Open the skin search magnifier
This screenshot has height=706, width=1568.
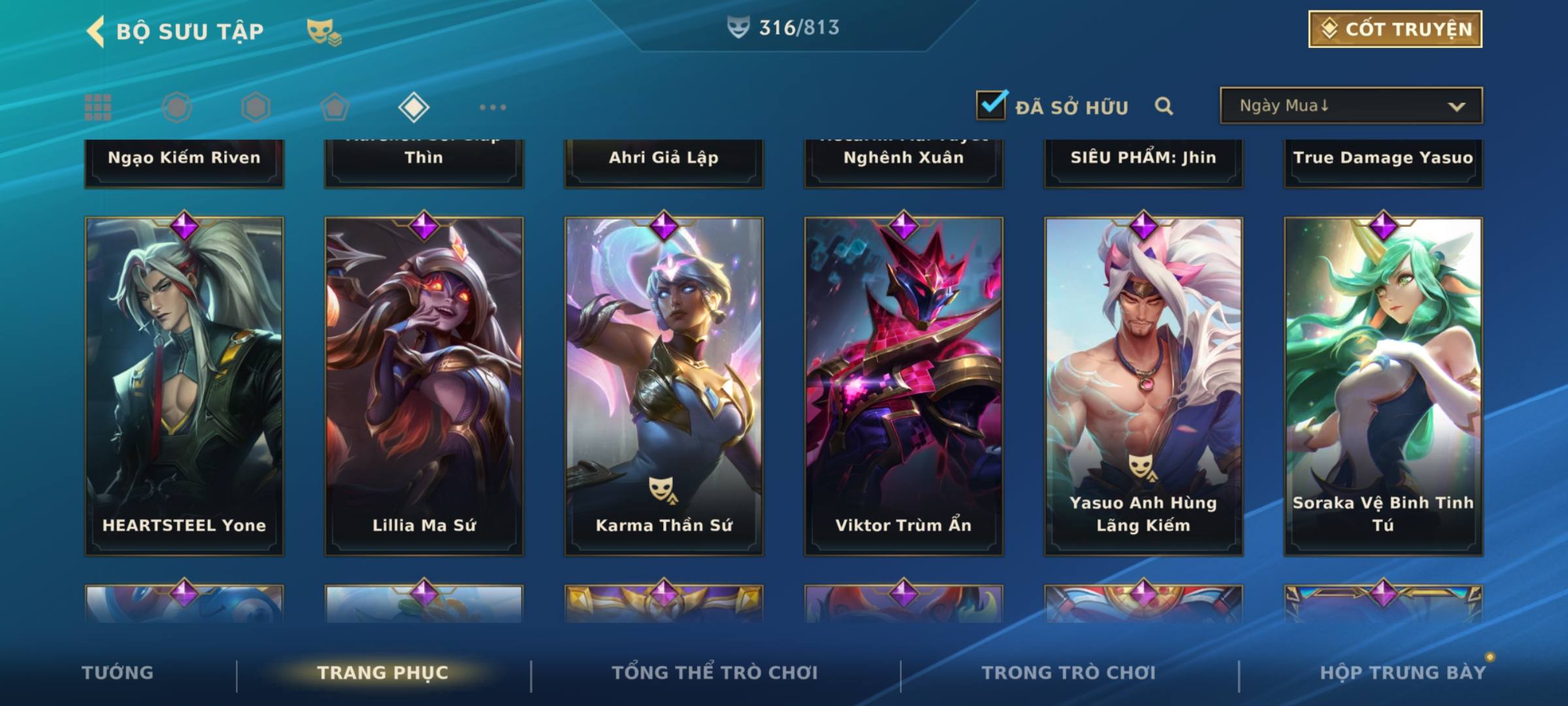point(1164,106)
